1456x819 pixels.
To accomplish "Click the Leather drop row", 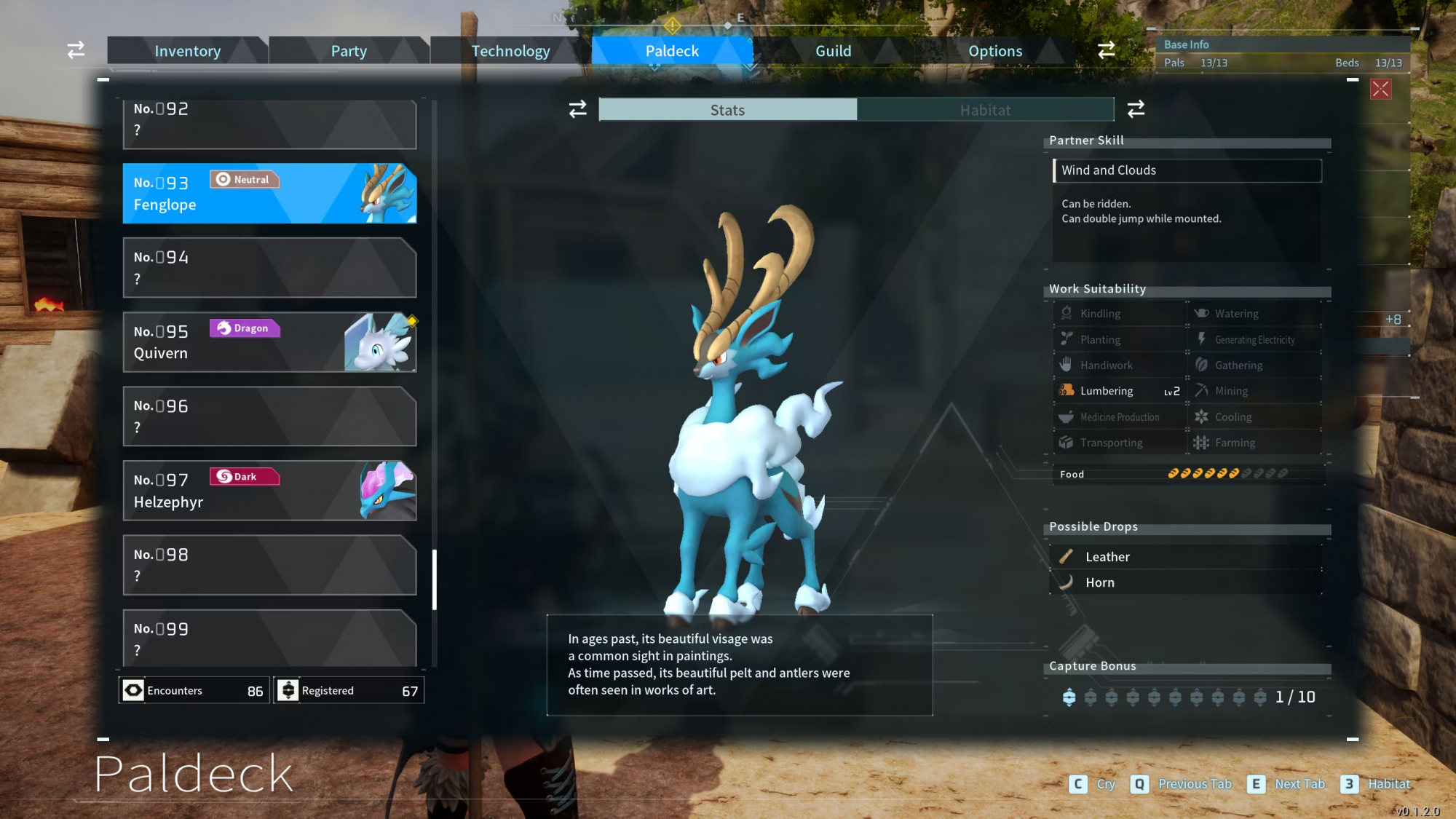I will point(1187,557).
